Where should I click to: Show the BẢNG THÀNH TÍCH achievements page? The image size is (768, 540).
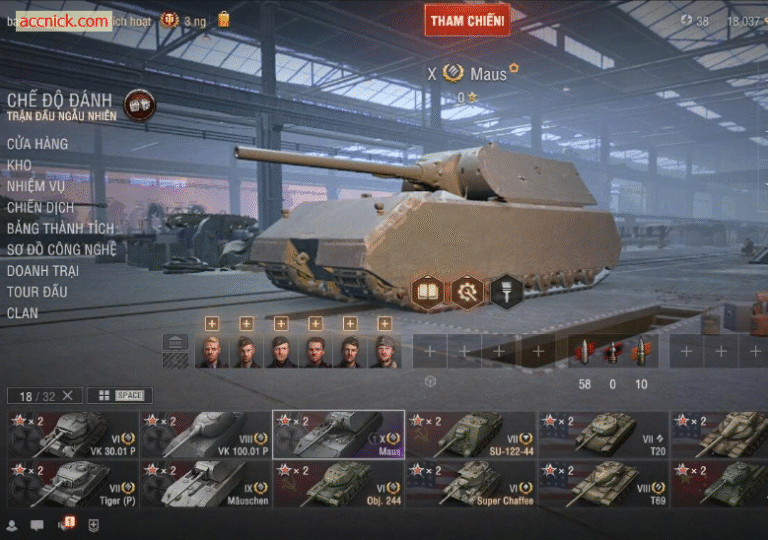(60, 228)
